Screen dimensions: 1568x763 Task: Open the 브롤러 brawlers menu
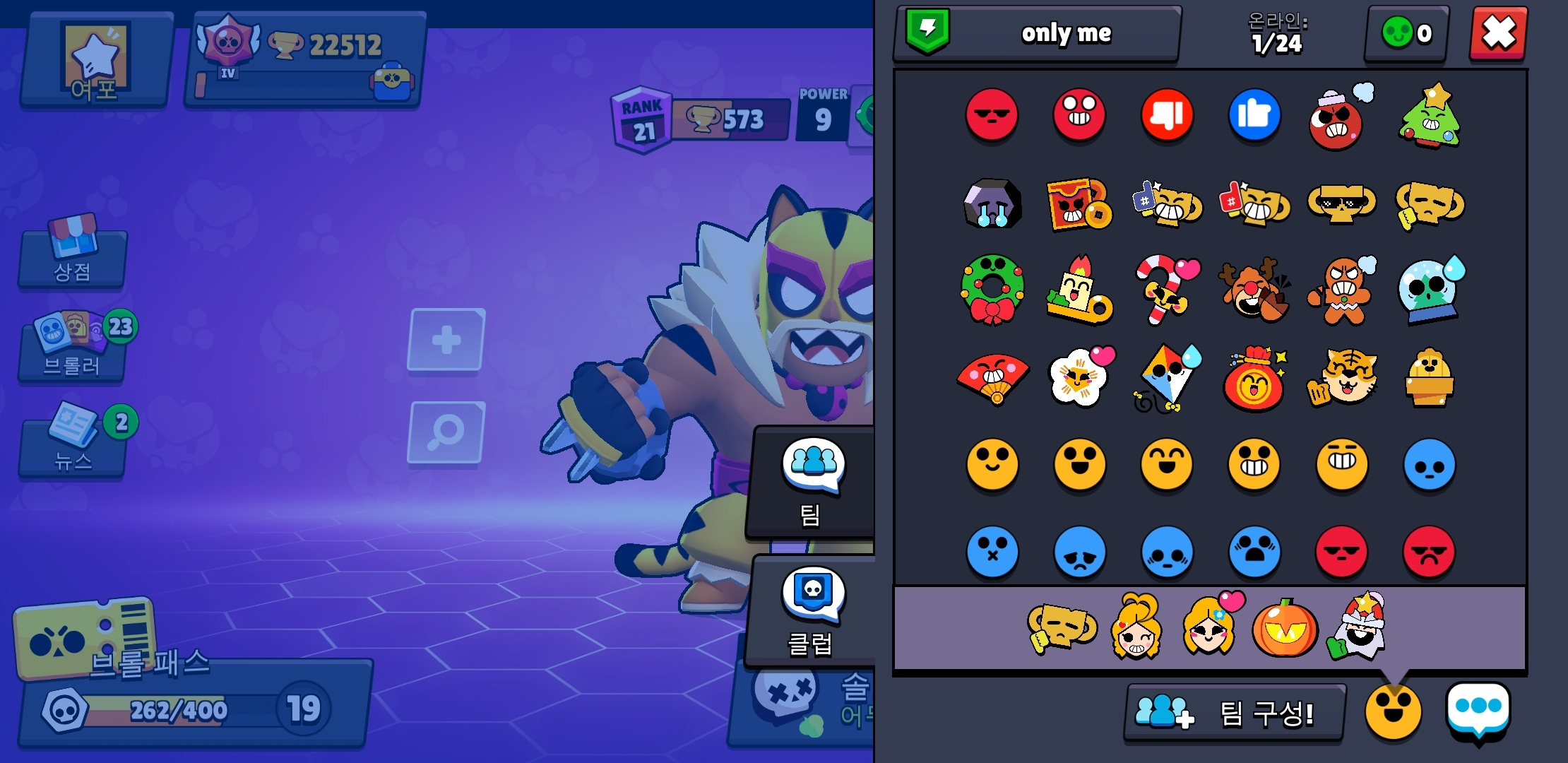[73, 348]
